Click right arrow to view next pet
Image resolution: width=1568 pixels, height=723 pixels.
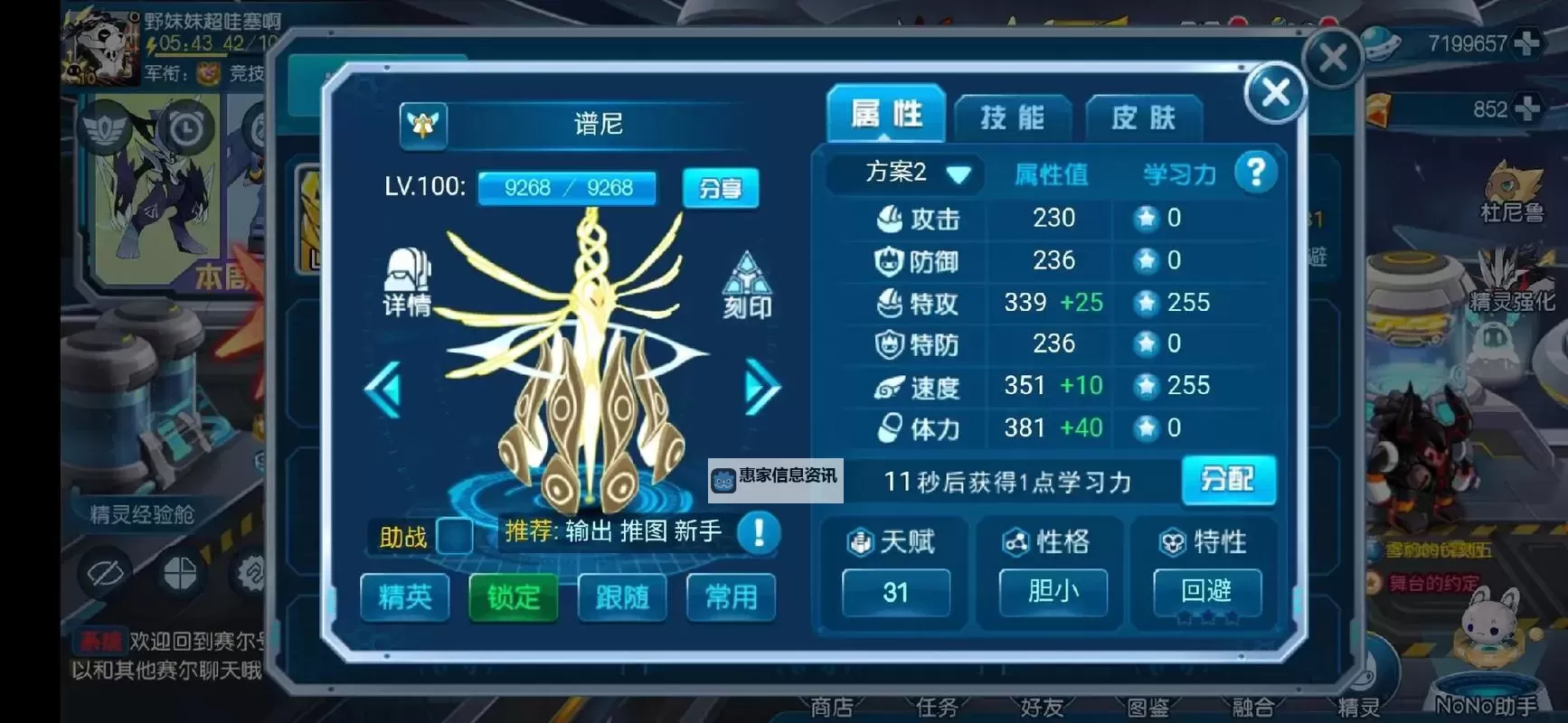762,387
